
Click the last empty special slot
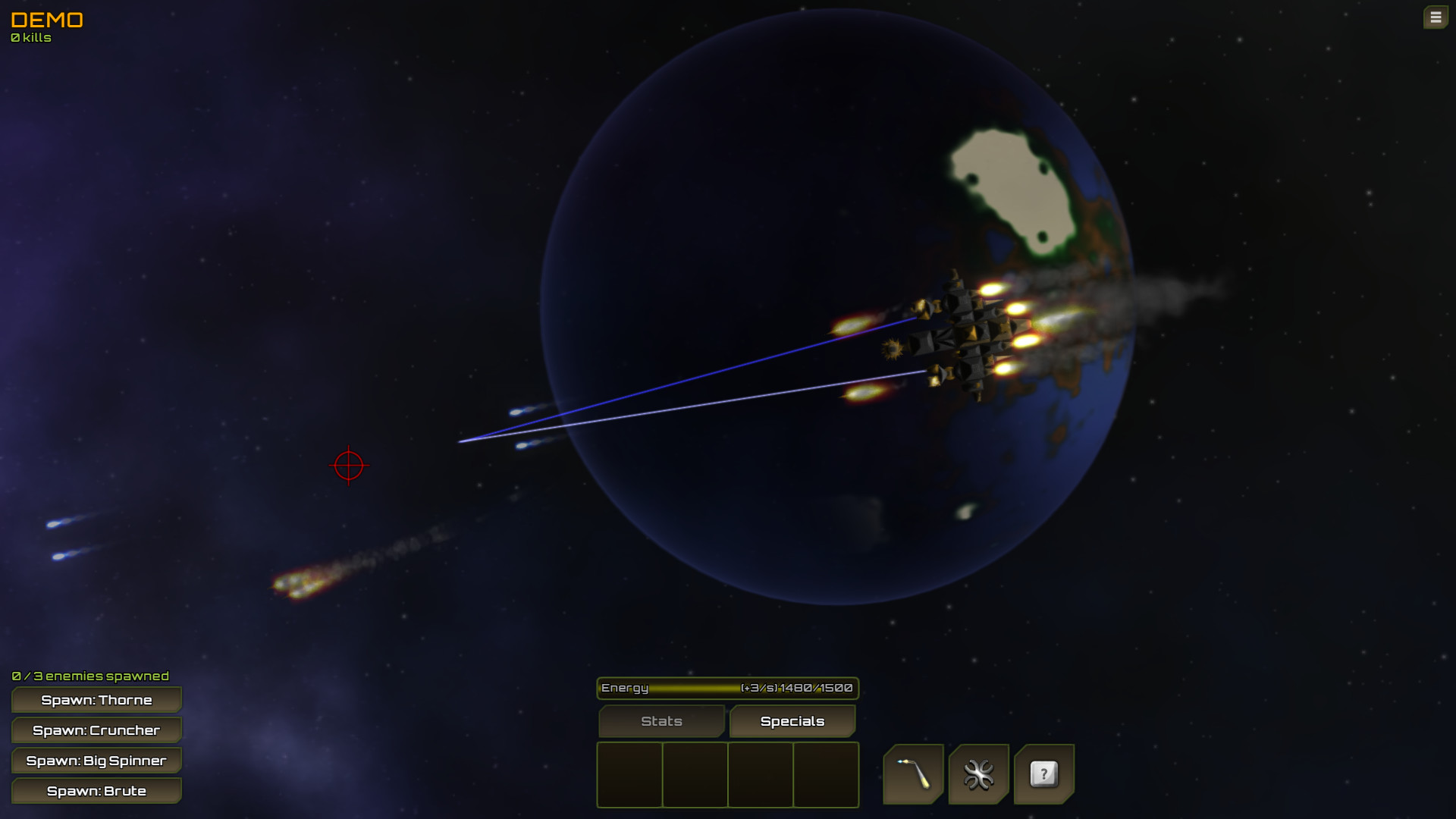click(x=825, y=775)
